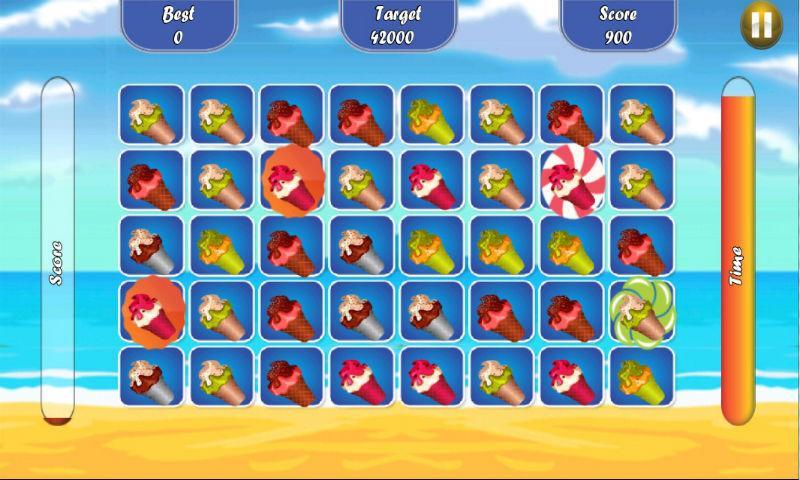Select the red-white peppermint swirl tile
This screenshot has height=480, width=800.
coord(571,179)
